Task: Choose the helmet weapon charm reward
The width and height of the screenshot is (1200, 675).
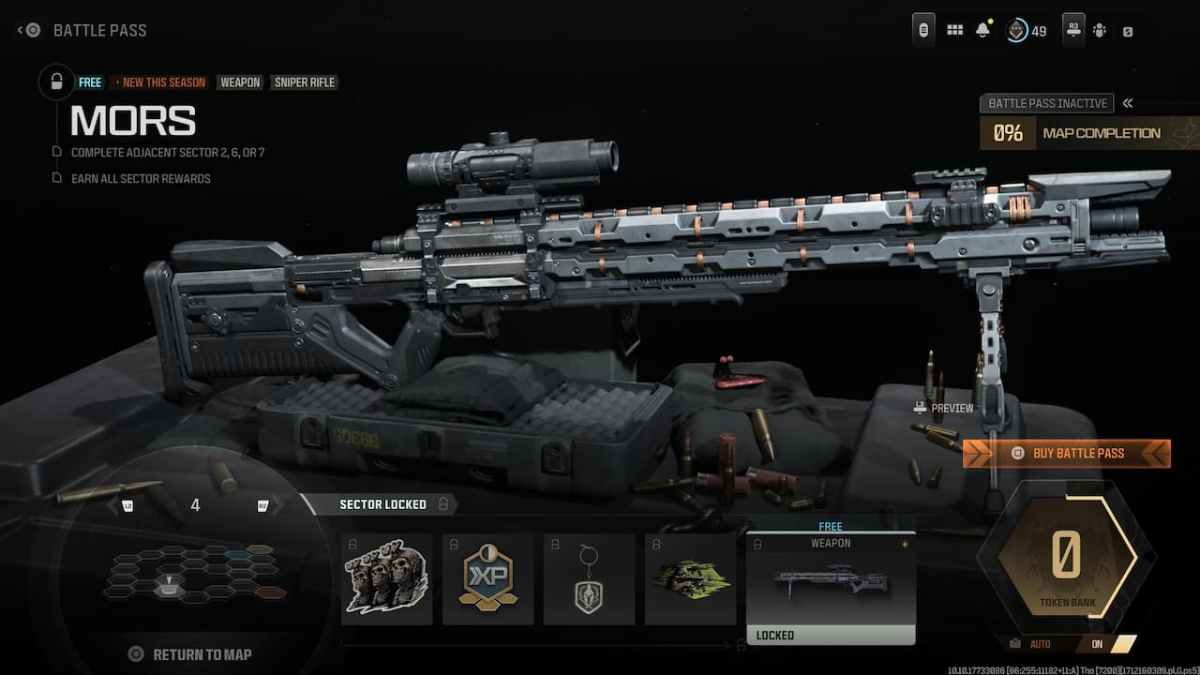Action: 589,579
